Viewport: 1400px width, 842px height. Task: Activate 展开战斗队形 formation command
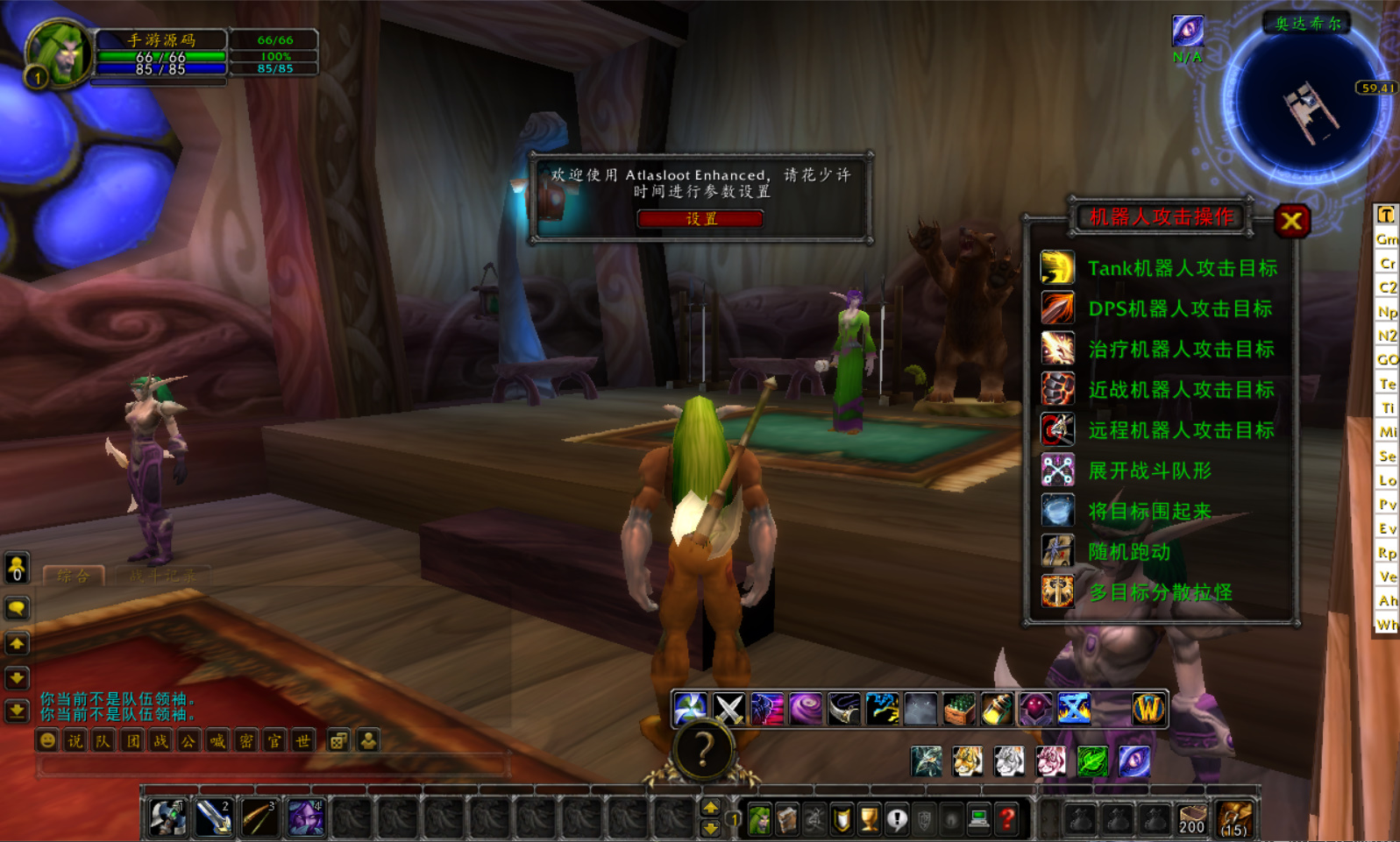[x=1148, y=471]
